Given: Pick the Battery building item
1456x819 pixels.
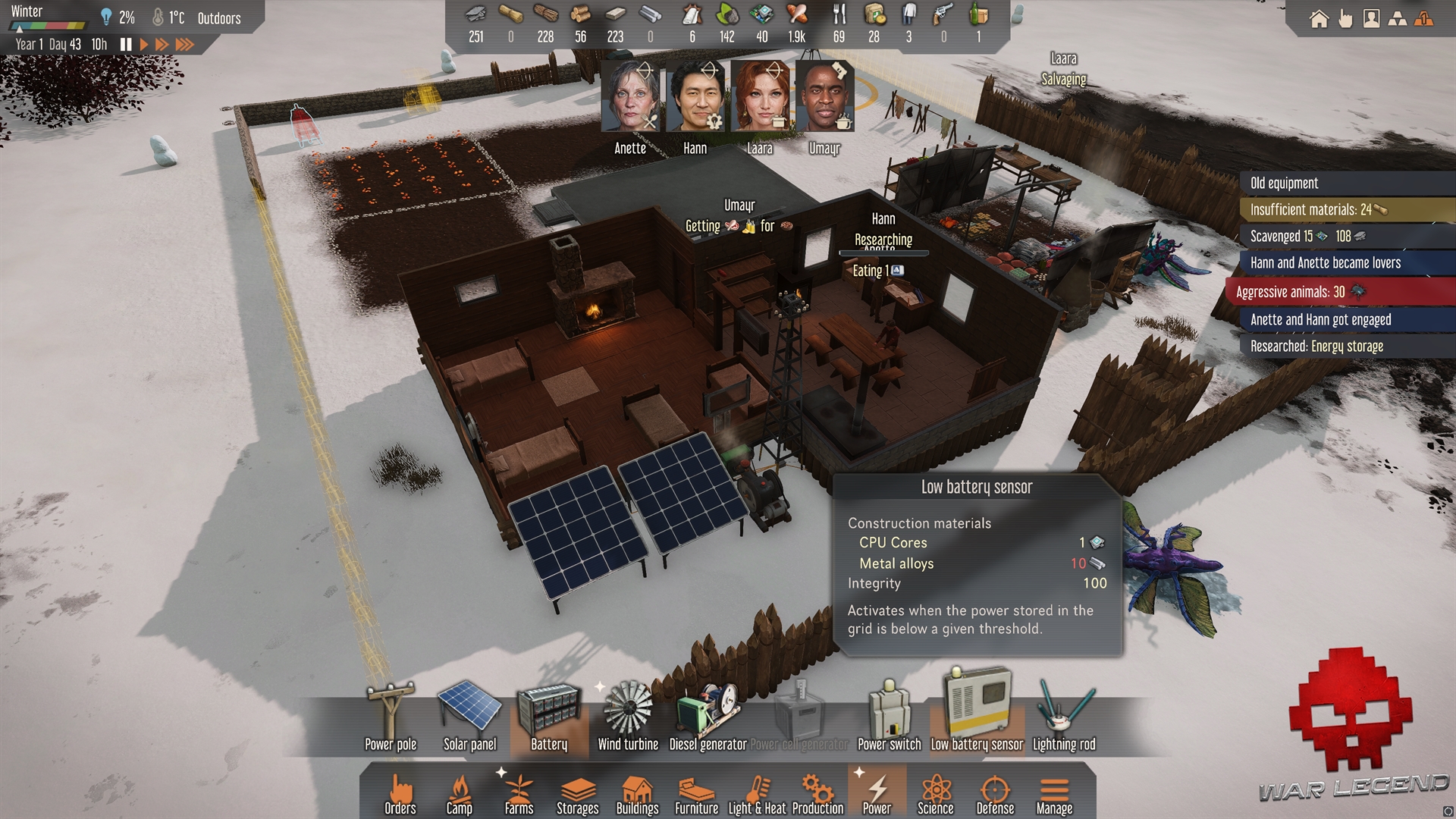Looking at the screenshot, I should [x=549, y=717].
